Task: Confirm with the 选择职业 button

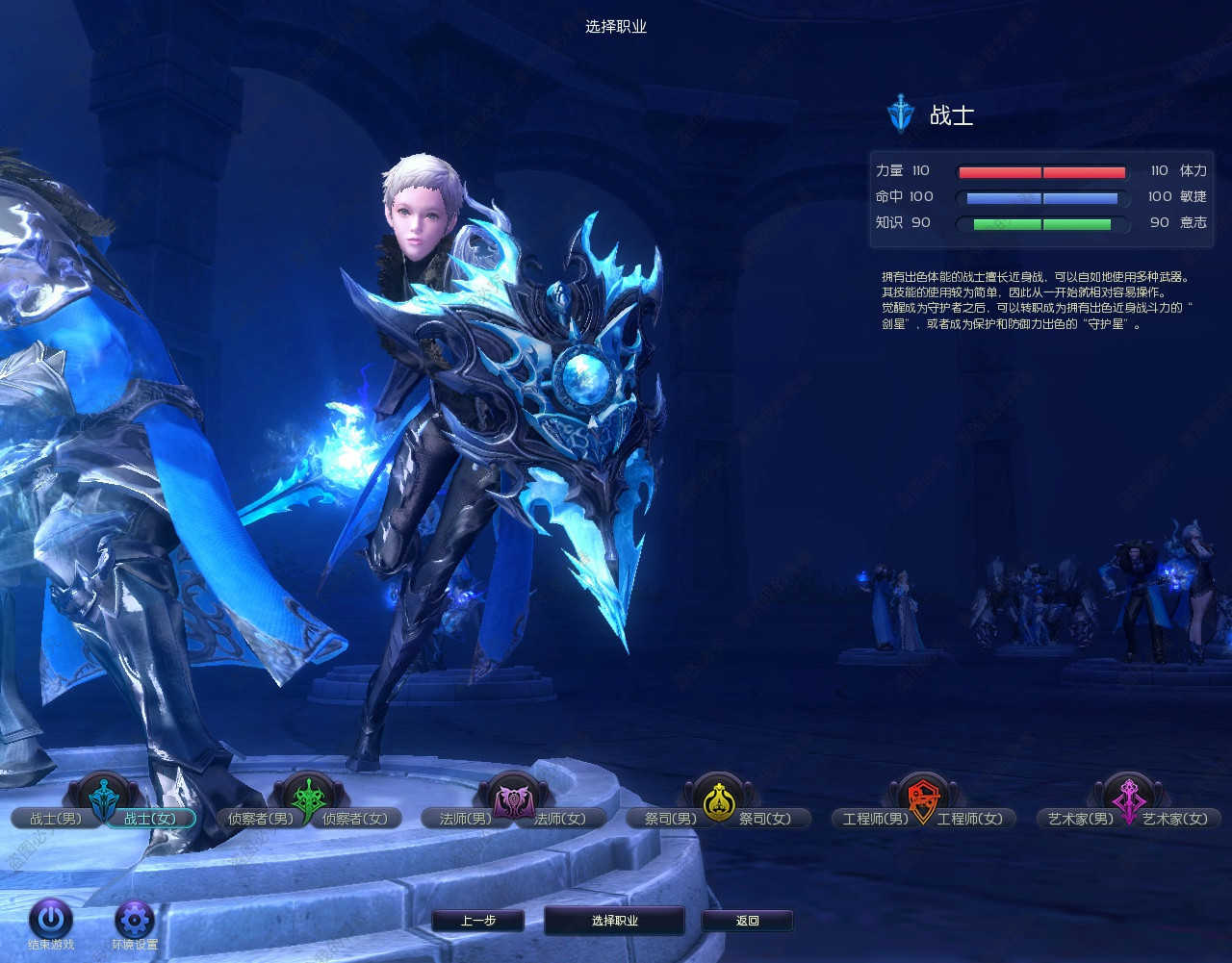Action: (x=614, y=921)
